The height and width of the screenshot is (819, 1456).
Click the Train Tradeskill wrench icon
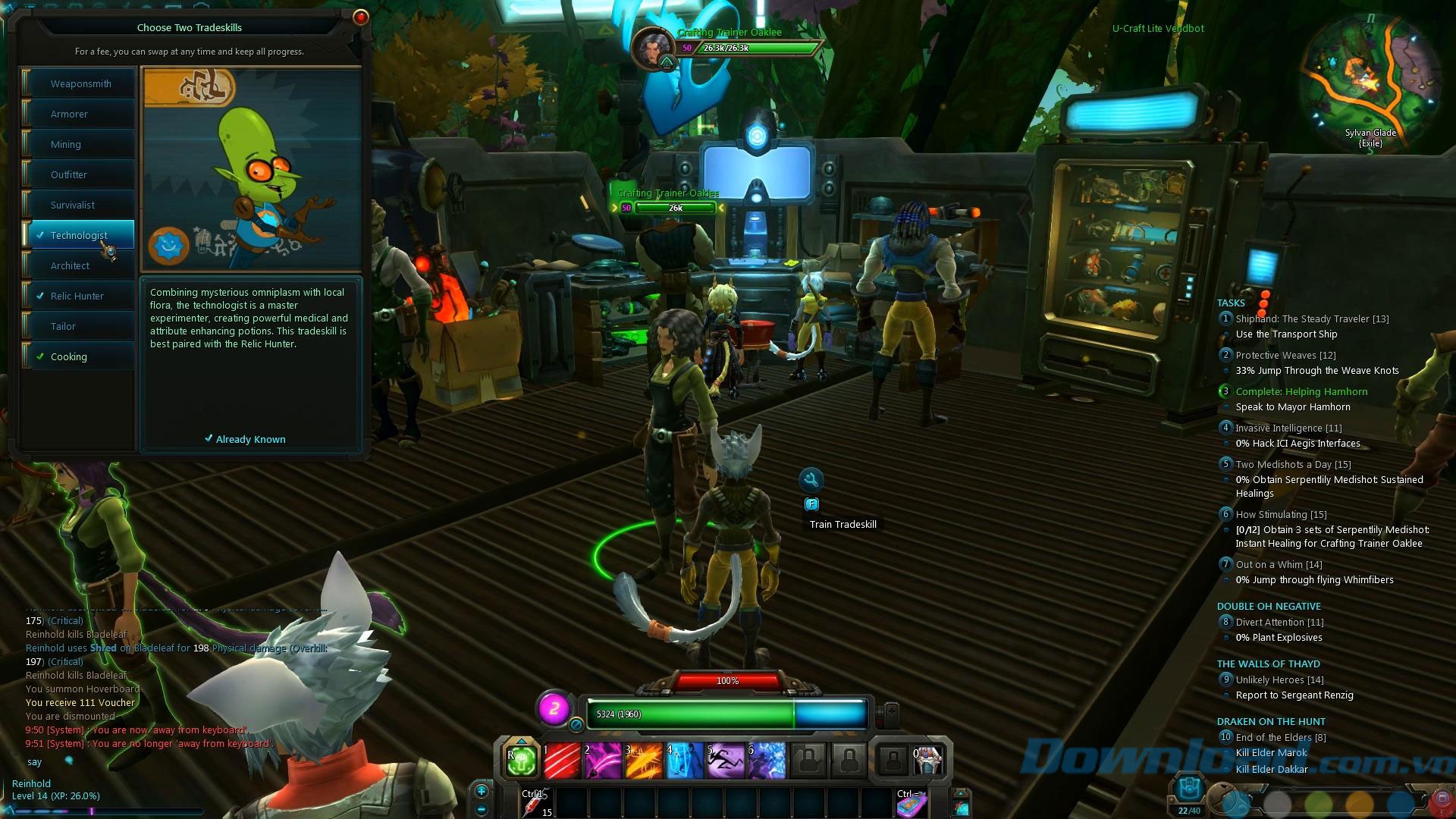click(811, 479)
